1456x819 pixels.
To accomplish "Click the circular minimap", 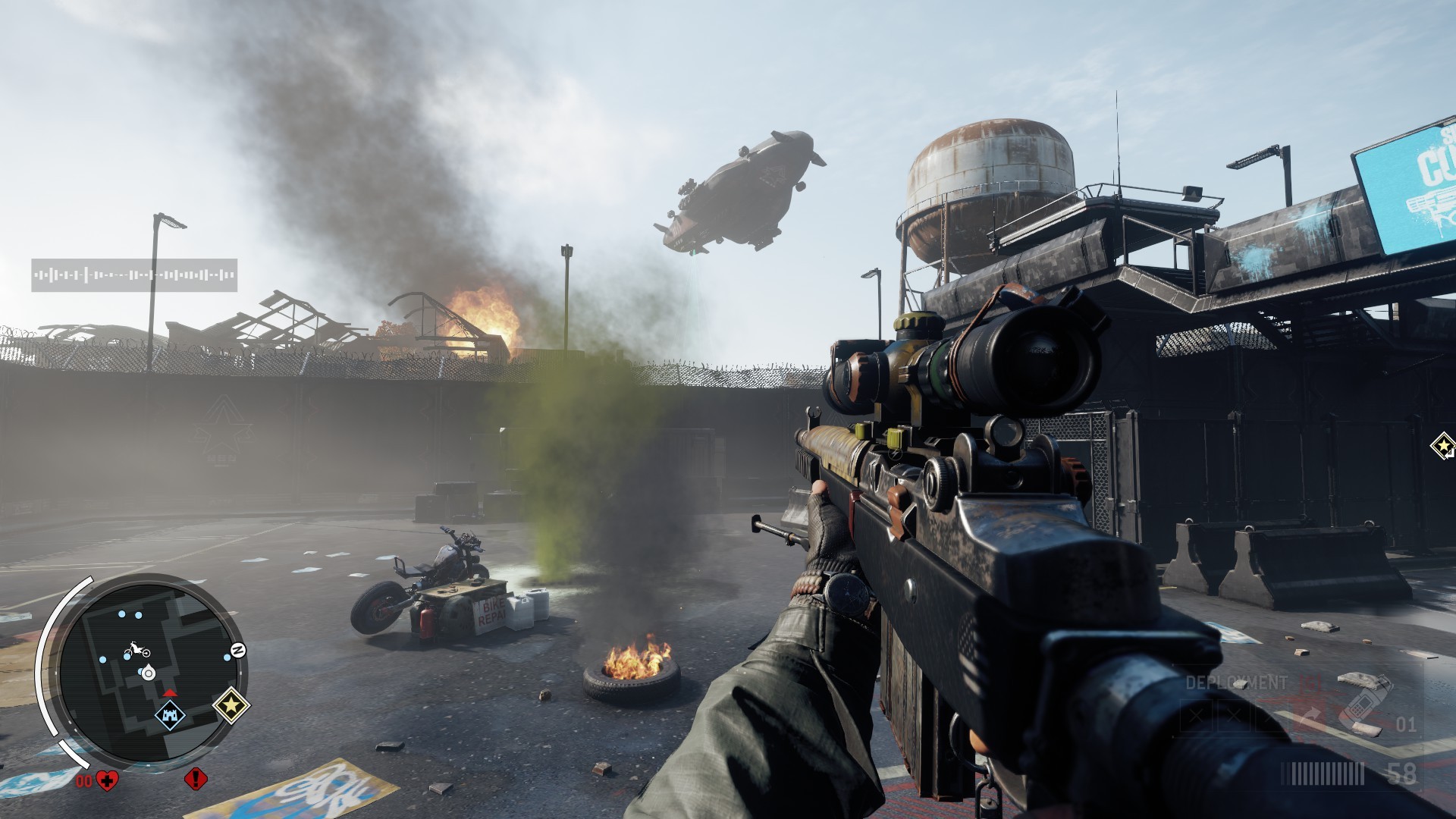I will 149,673.
